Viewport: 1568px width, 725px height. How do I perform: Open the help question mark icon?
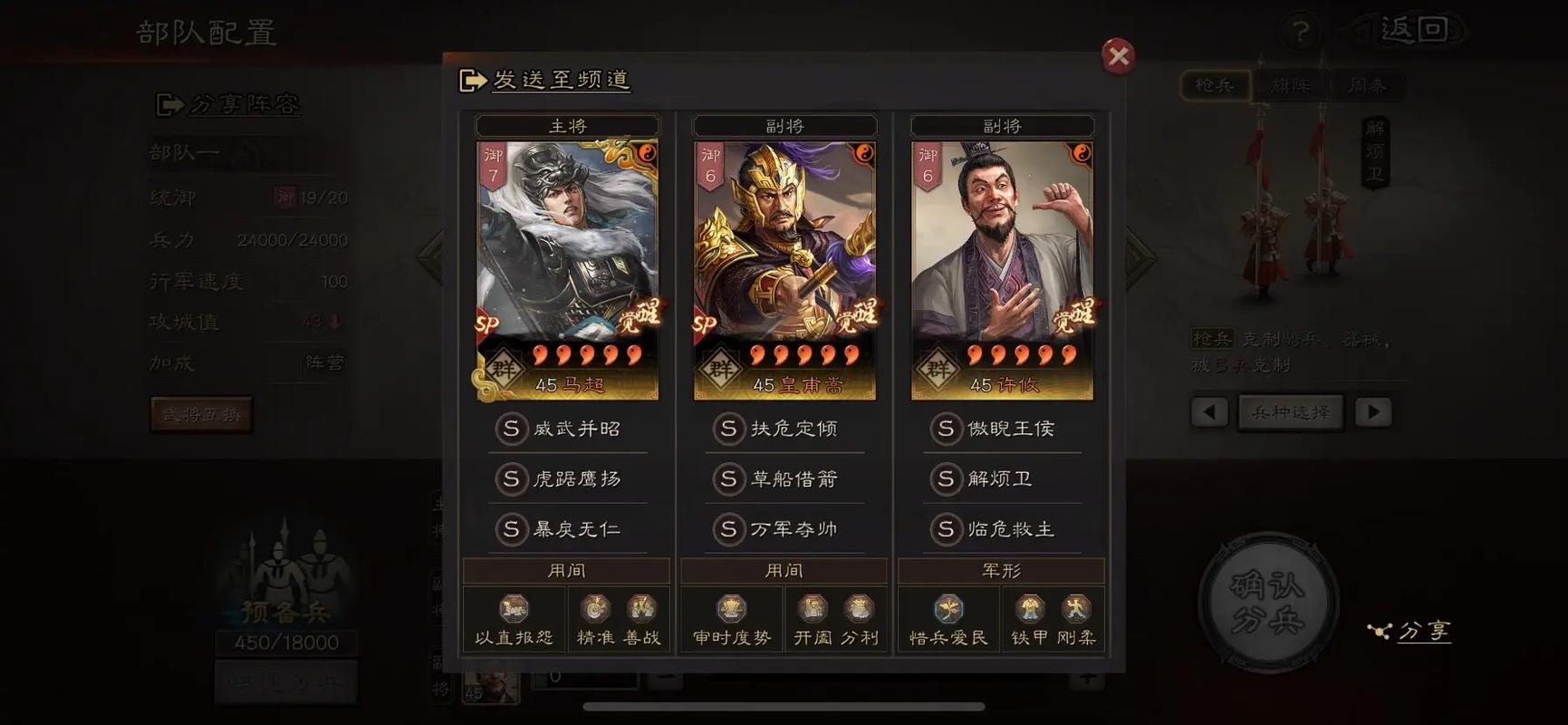coord(1302,30)
